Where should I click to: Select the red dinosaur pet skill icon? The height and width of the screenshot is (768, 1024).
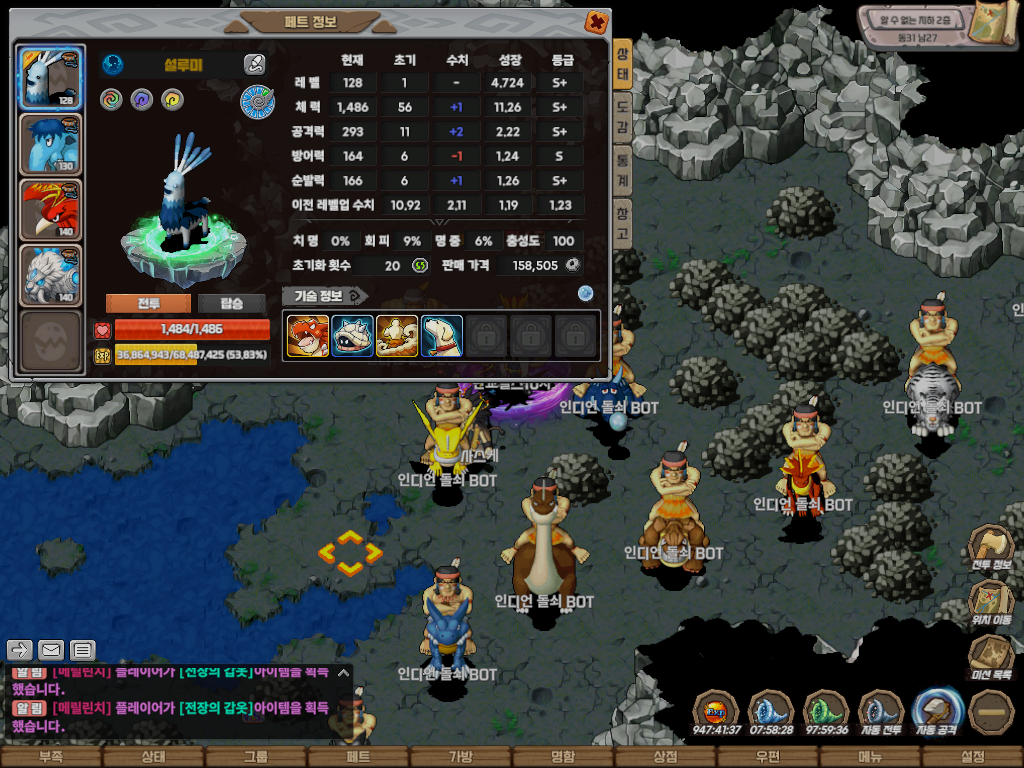[x=308, y=336]
